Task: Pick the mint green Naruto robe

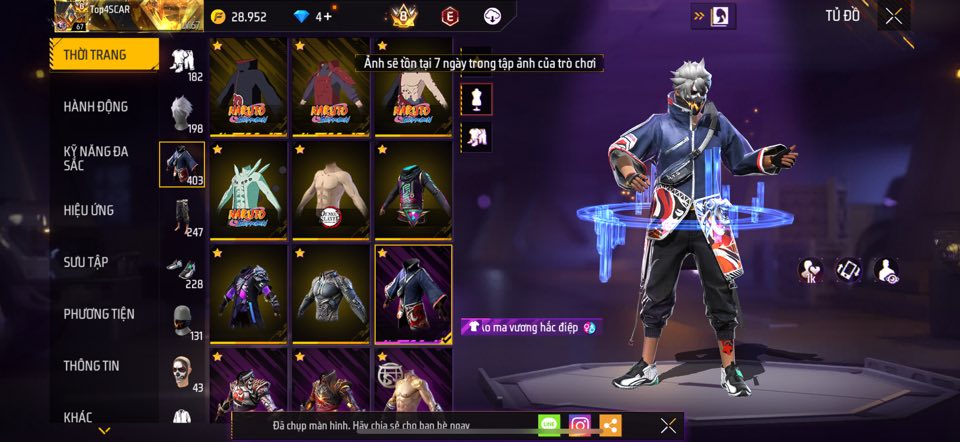Action: 249,189
